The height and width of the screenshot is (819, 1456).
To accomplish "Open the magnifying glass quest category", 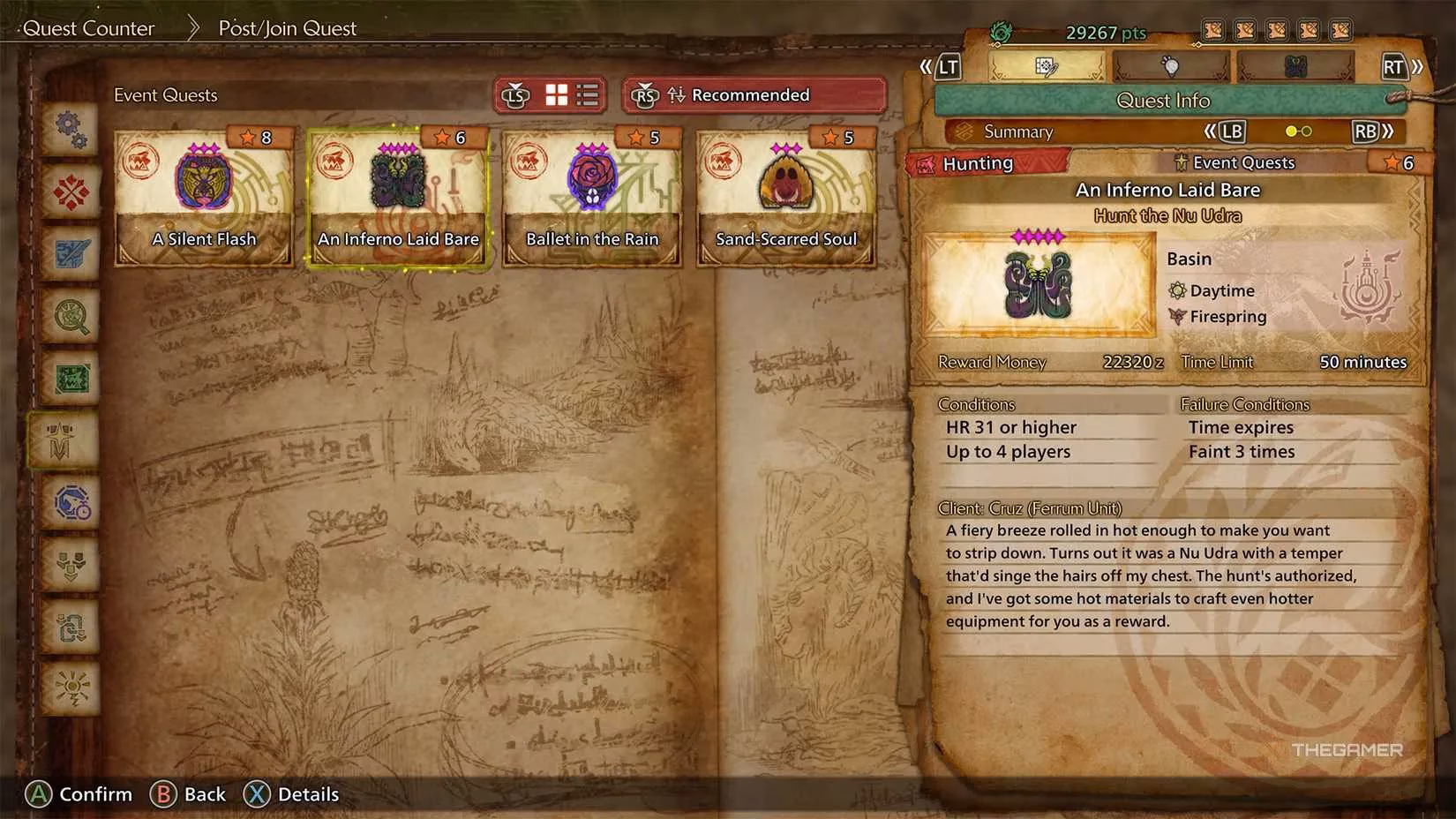I will pyautogui.click(x=71, y=316).
